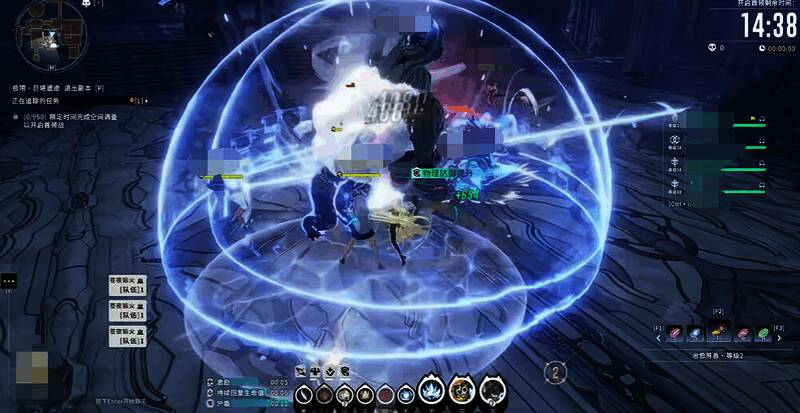Use the green leaf consumable slot
Screen dimensions: 800x413
(x=763, y=333)
